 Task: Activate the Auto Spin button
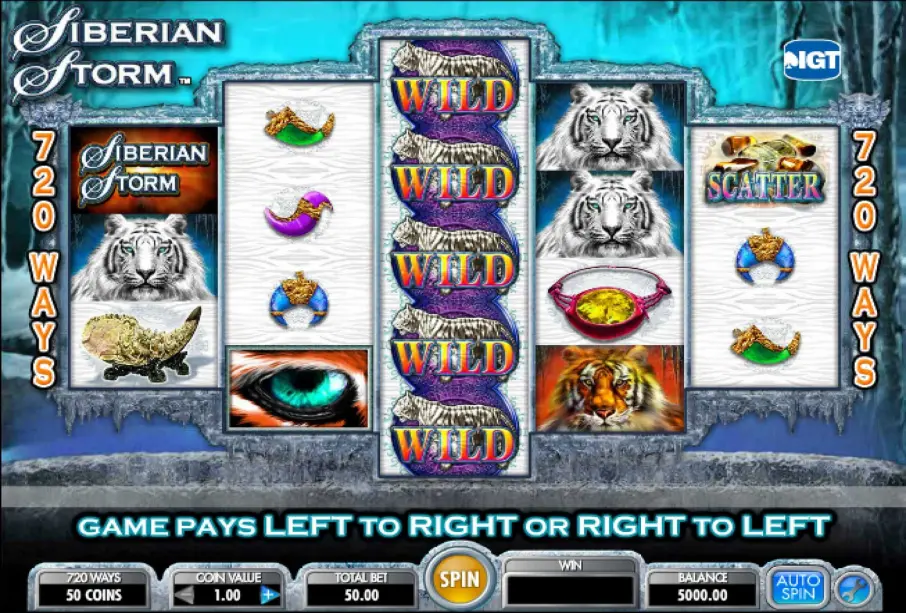click(x=798, y=586)
